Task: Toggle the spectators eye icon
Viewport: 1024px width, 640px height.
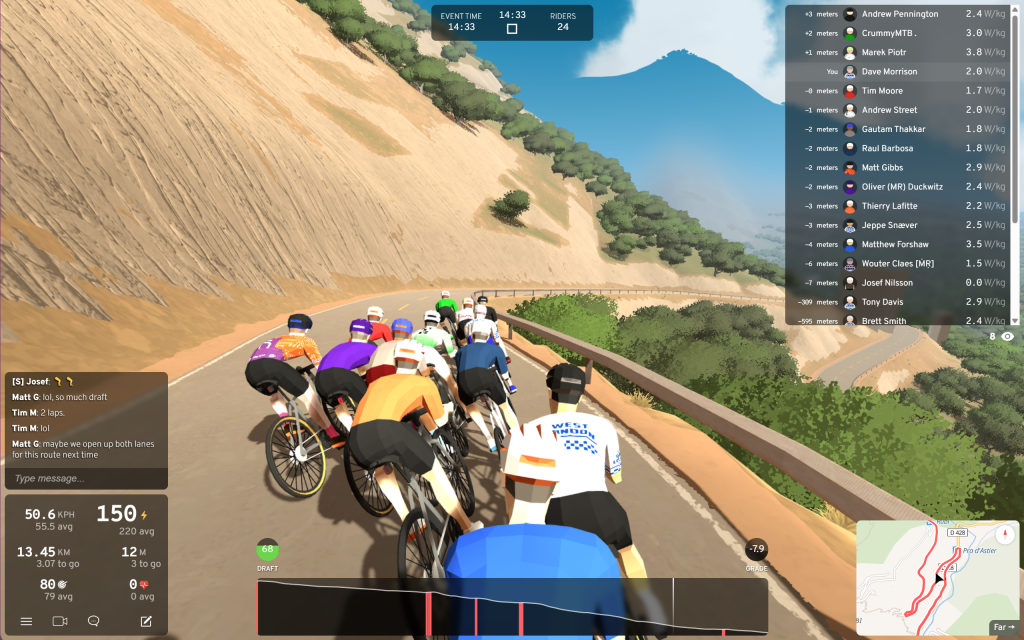Action: (x=1007, y=337)
